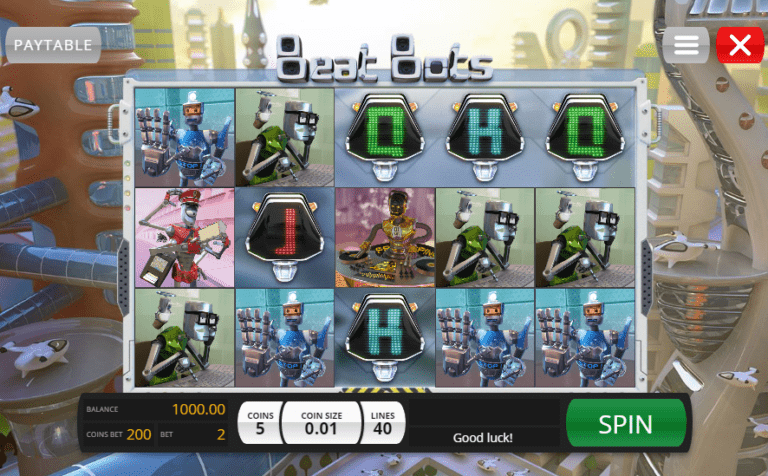Change the number of Lines
Screen dimensions: 768x476
pos(380,423)
